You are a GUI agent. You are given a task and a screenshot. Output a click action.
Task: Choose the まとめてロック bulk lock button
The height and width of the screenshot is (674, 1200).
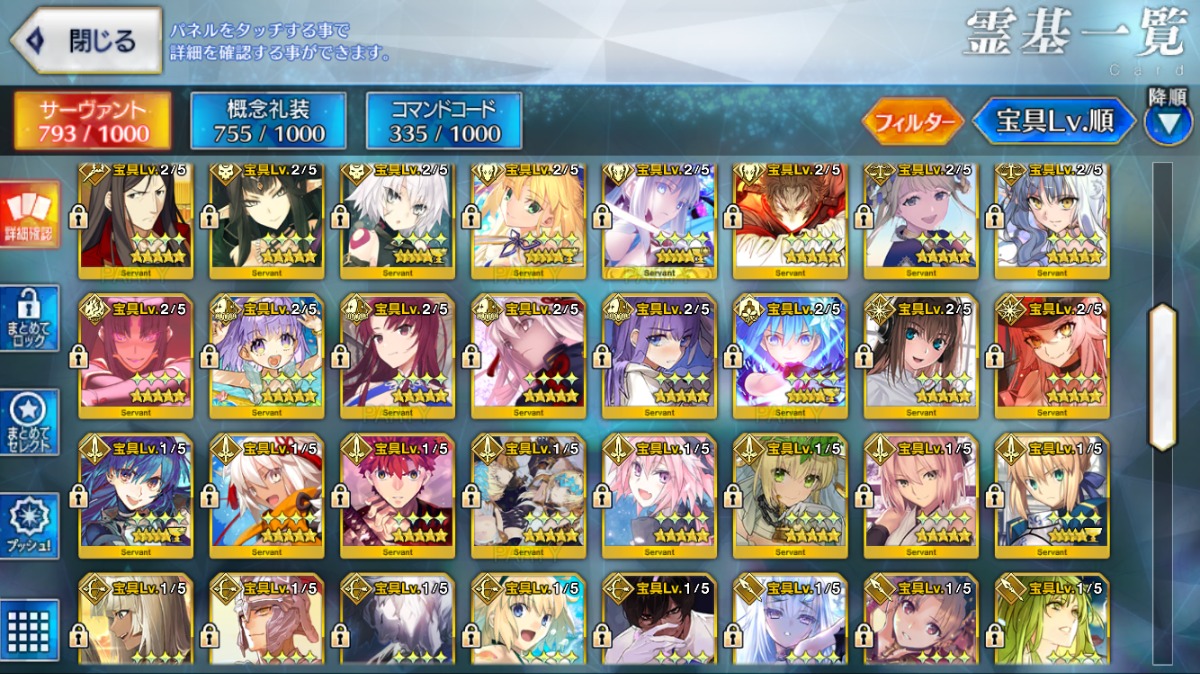click(x=28, y=319)
